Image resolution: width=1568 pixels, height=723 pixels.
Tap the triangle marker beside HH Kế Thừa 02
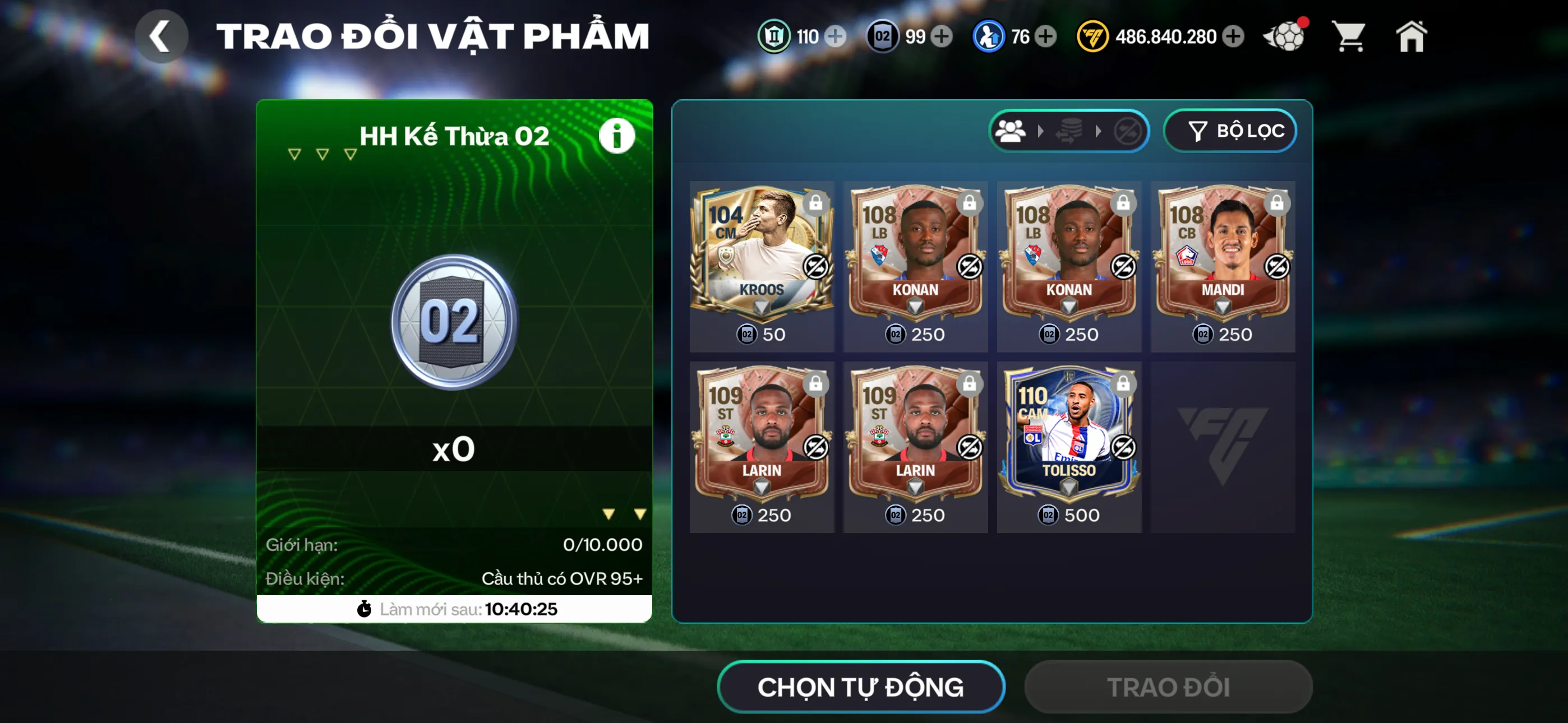click(294, 154)
